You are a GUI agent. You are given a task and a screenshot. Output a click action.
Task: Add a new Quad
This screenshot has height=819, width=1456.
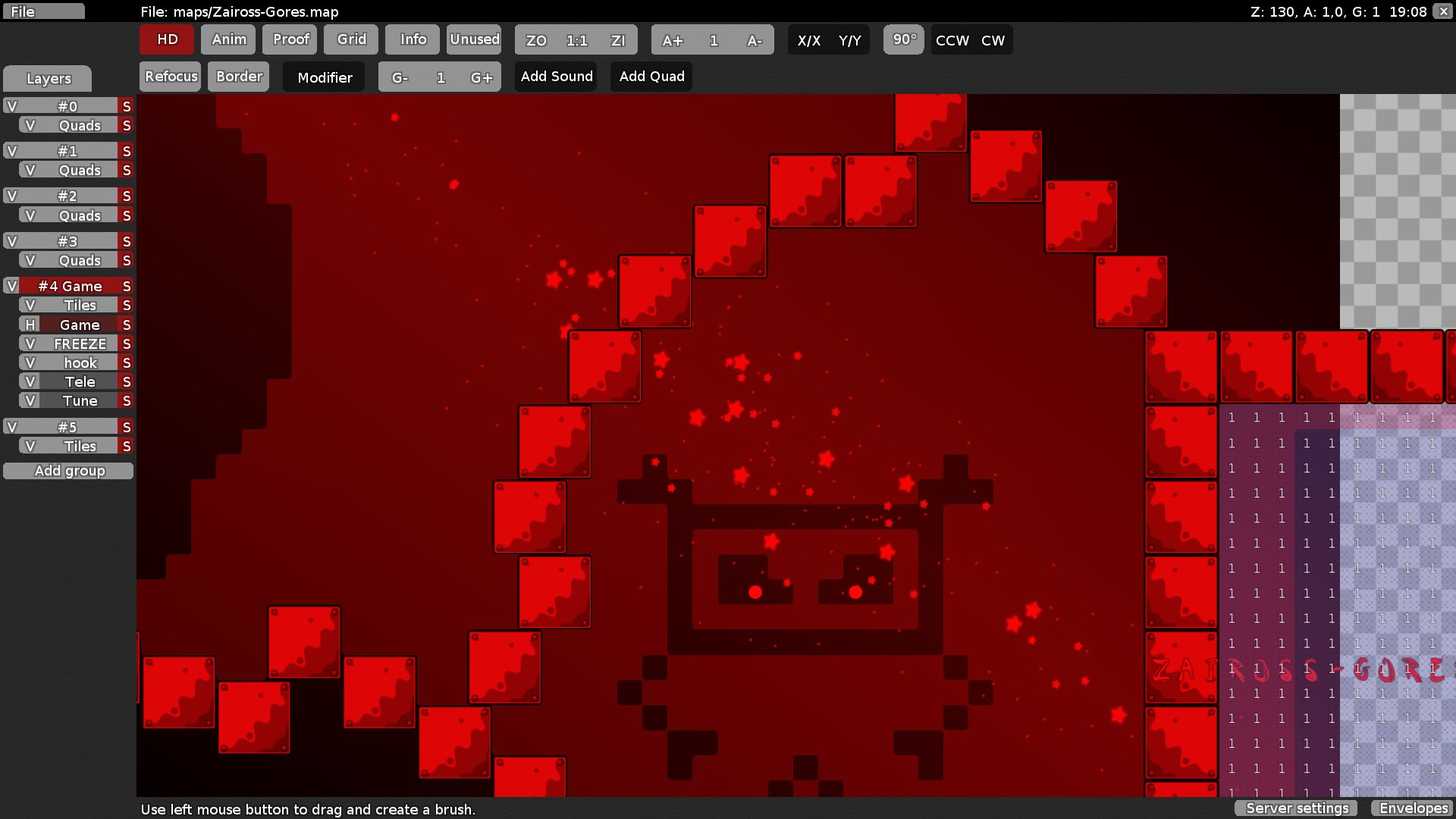tap(651, 77)
